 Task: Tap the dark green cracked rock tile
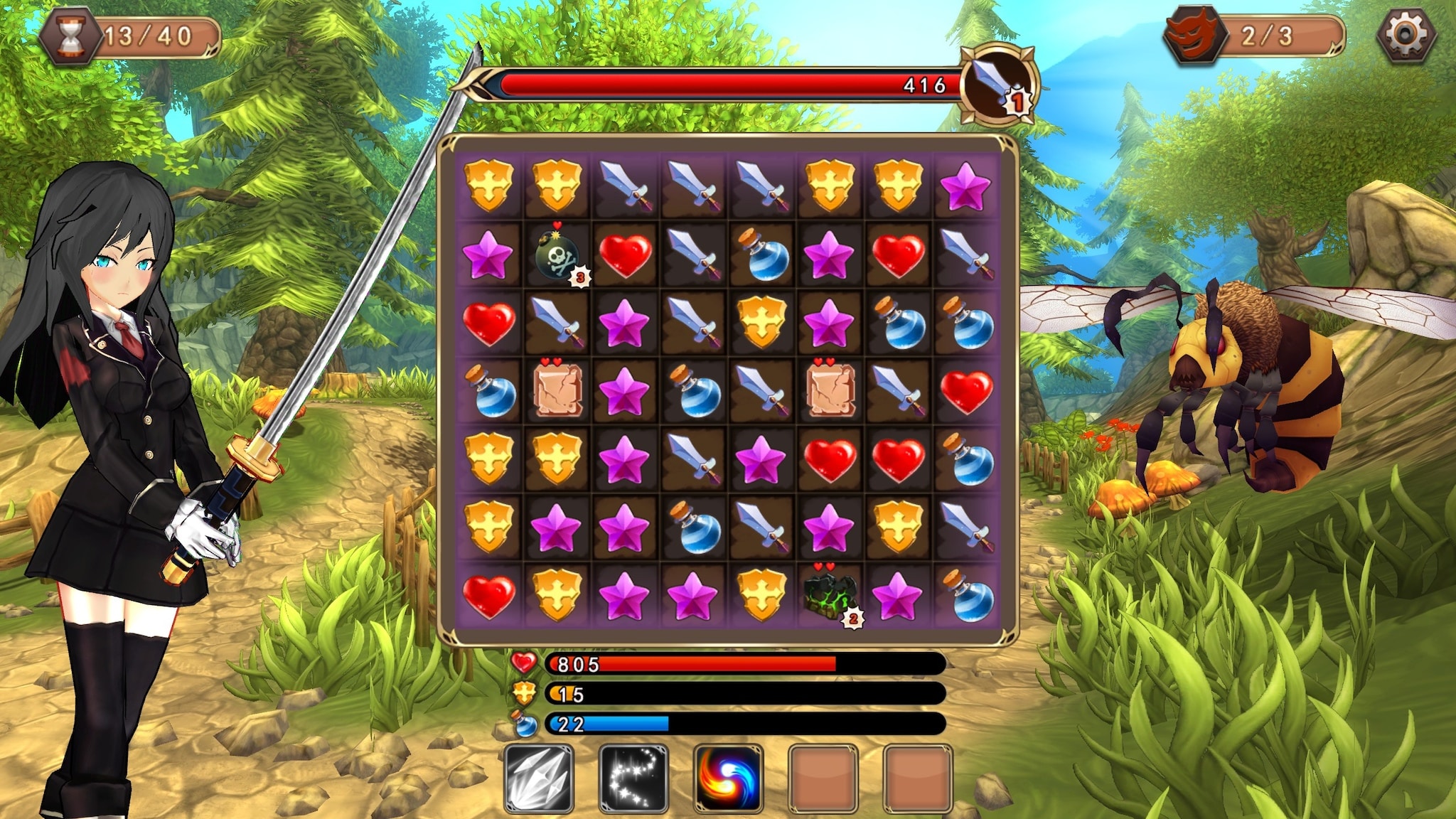[829, 596]
